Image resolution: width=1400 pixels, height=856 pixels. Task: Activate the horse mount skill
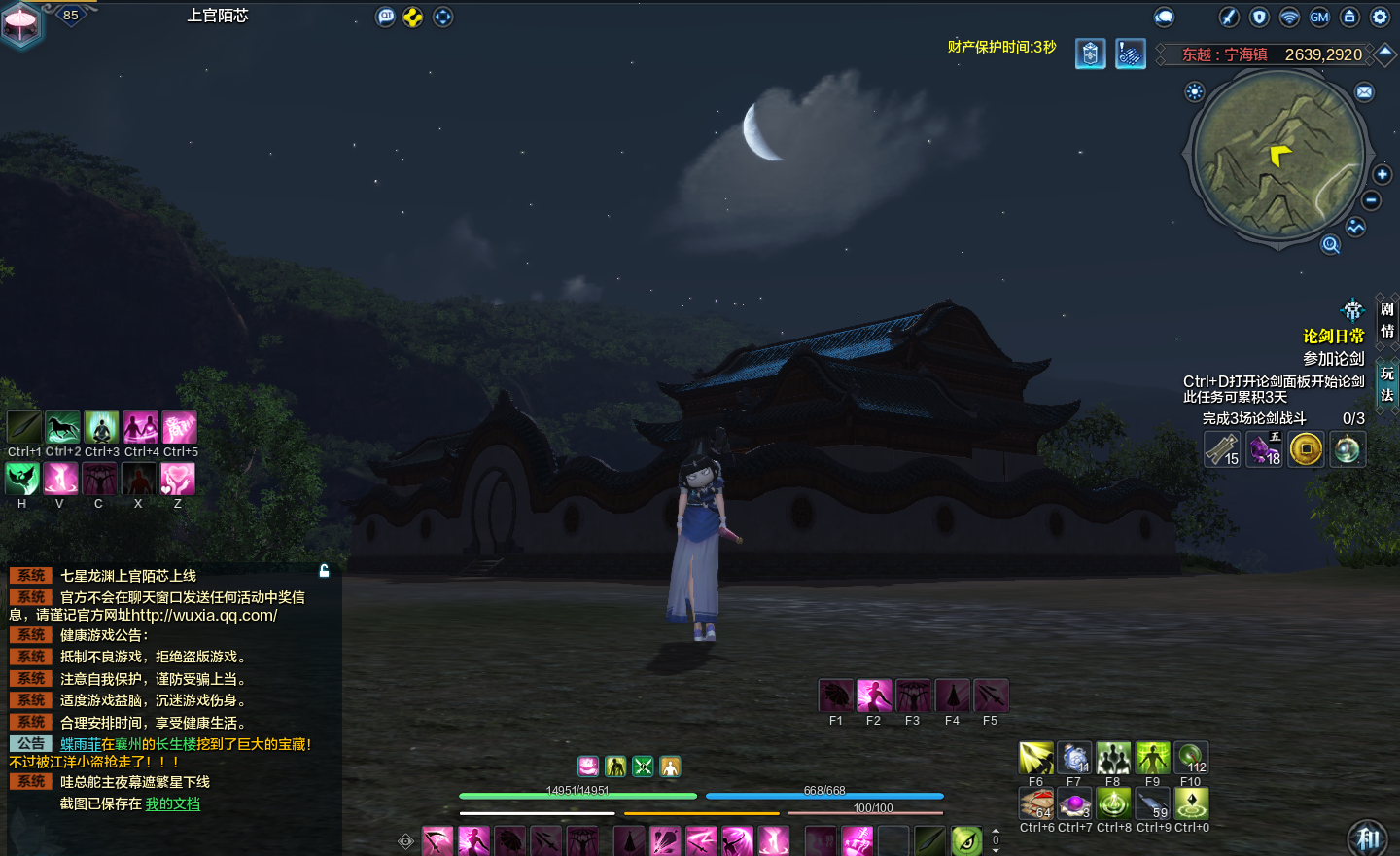point(62,427)
